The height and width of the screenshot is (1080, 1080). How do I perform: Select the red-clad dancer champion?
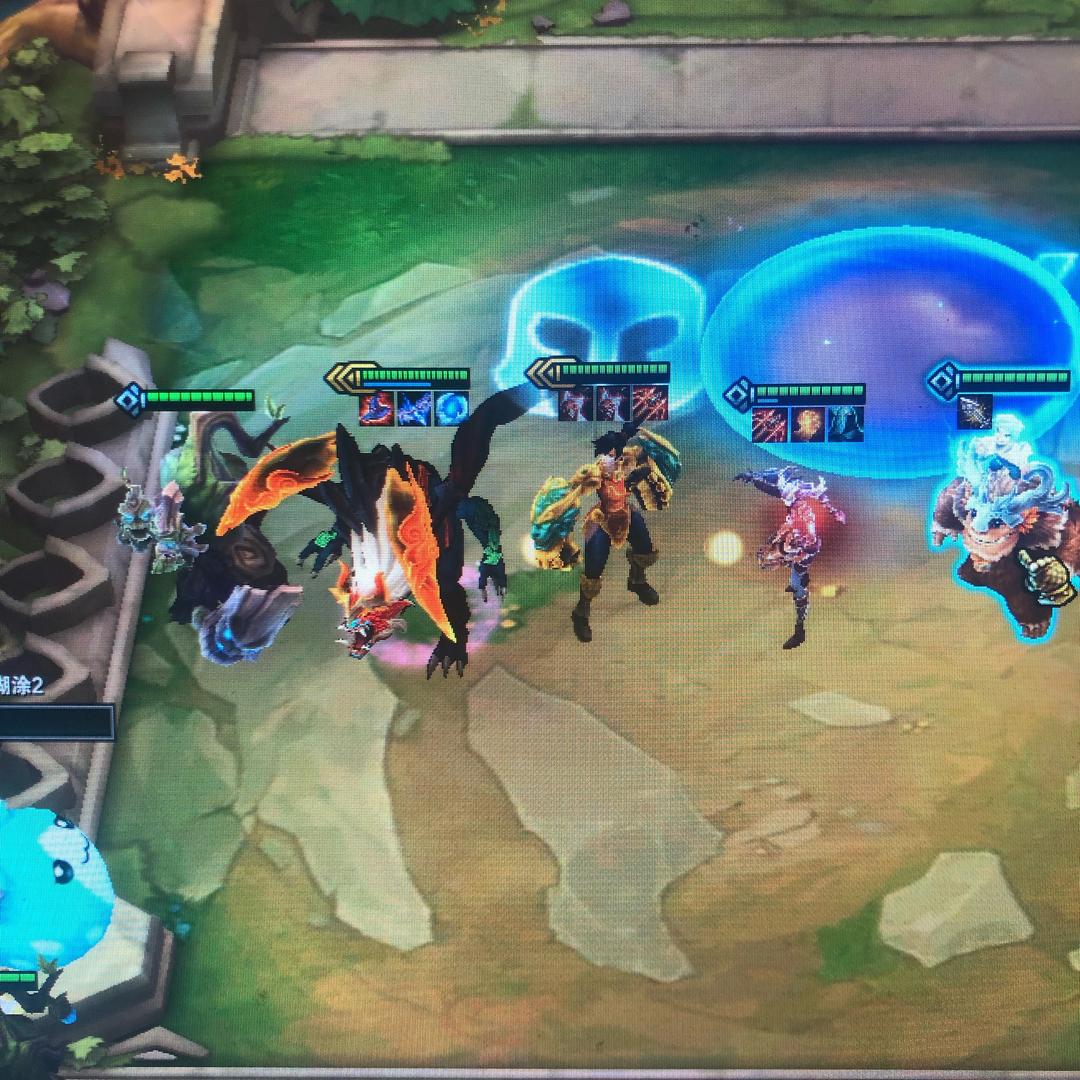point(795,550)
